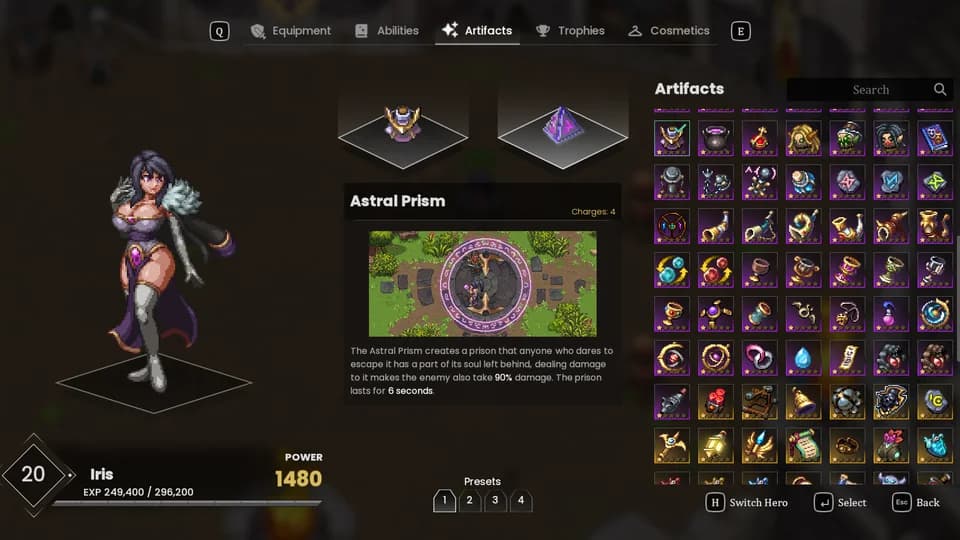Show the Trophies tab

coord(570,31)
